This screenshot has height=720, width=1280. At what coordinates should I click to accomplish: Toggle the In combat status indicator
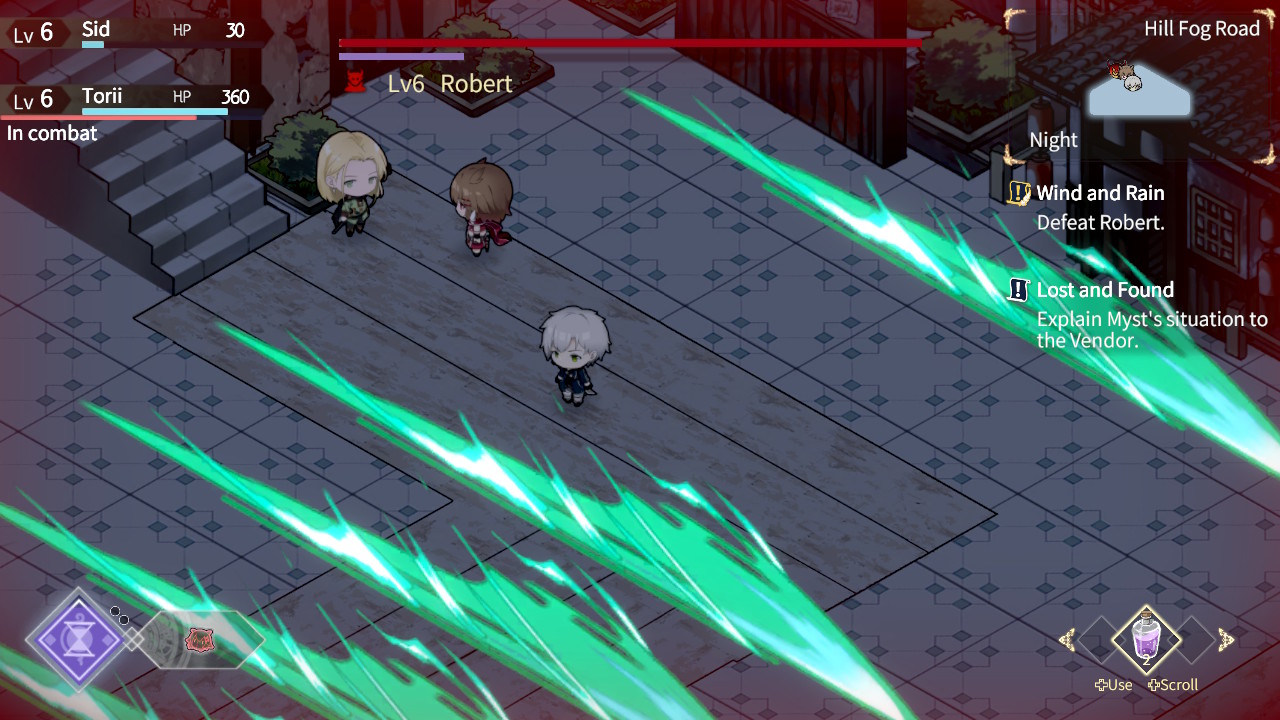tap(52, 132)
